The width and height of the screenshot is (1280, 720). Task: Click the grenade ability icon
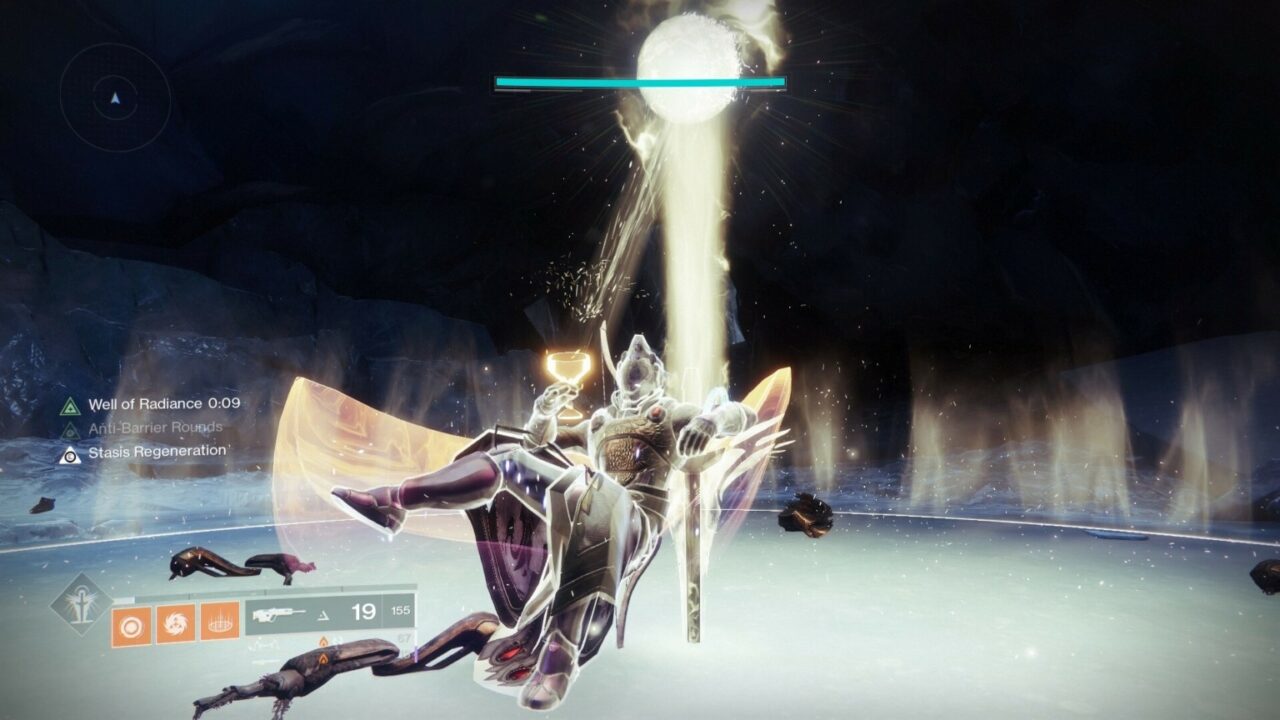pyautogui.click(x=132, y=624)
